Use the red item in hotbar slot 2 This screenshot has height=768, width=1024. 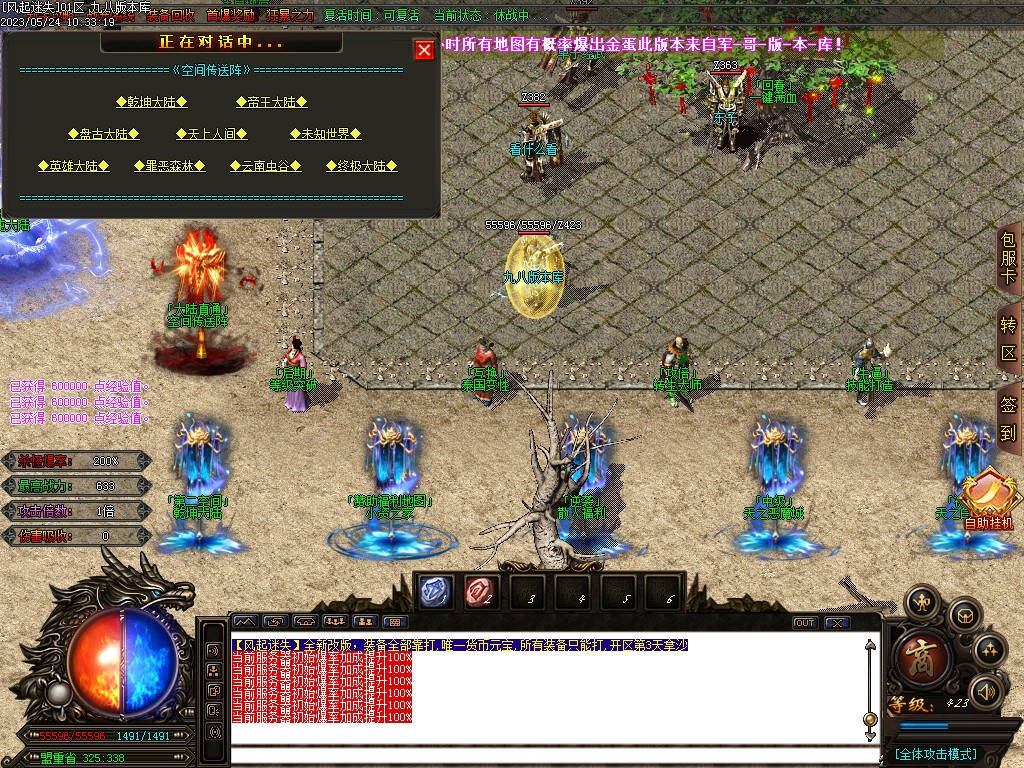point(481,593)
